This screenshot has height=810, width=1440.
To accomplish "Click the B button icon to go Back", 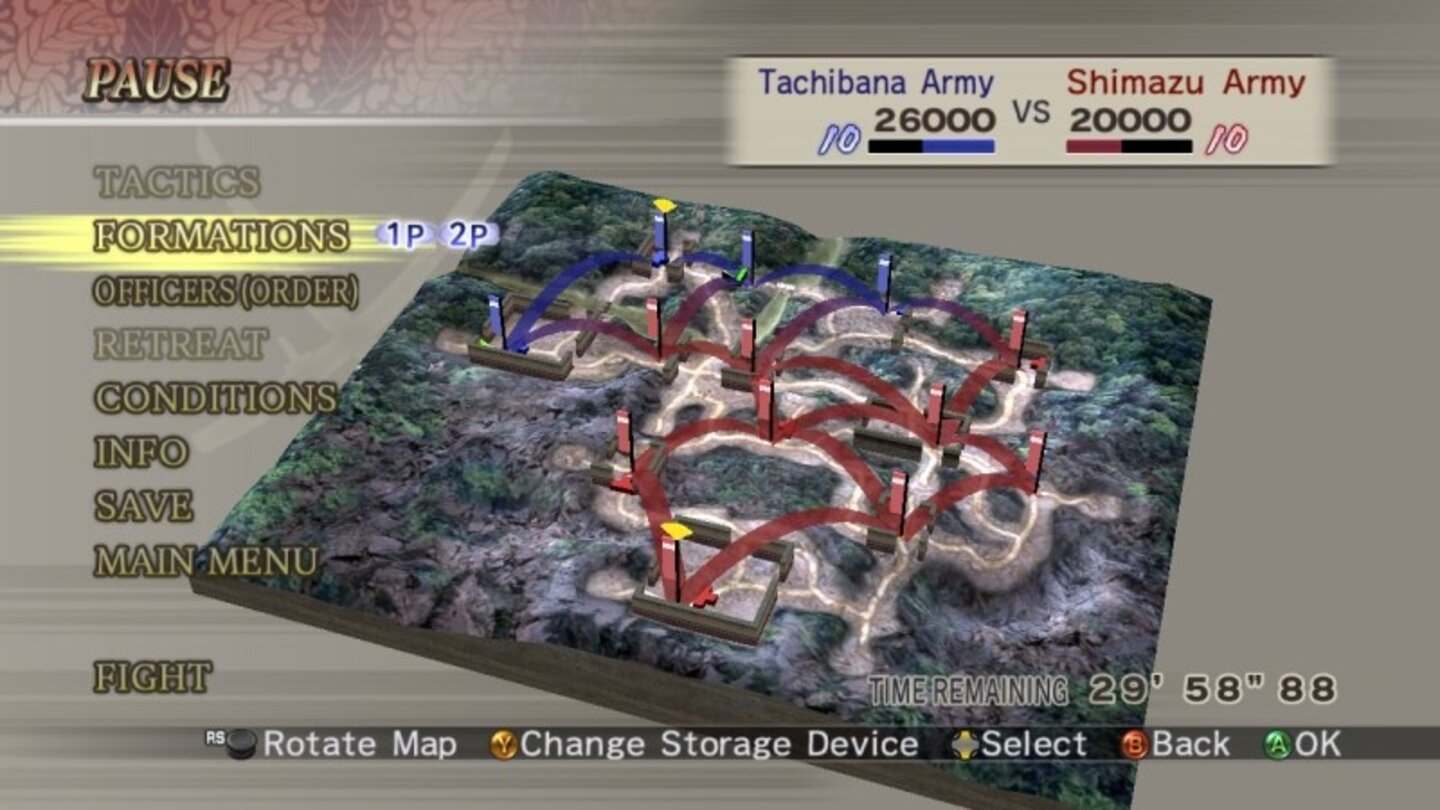I will 1137,745.
